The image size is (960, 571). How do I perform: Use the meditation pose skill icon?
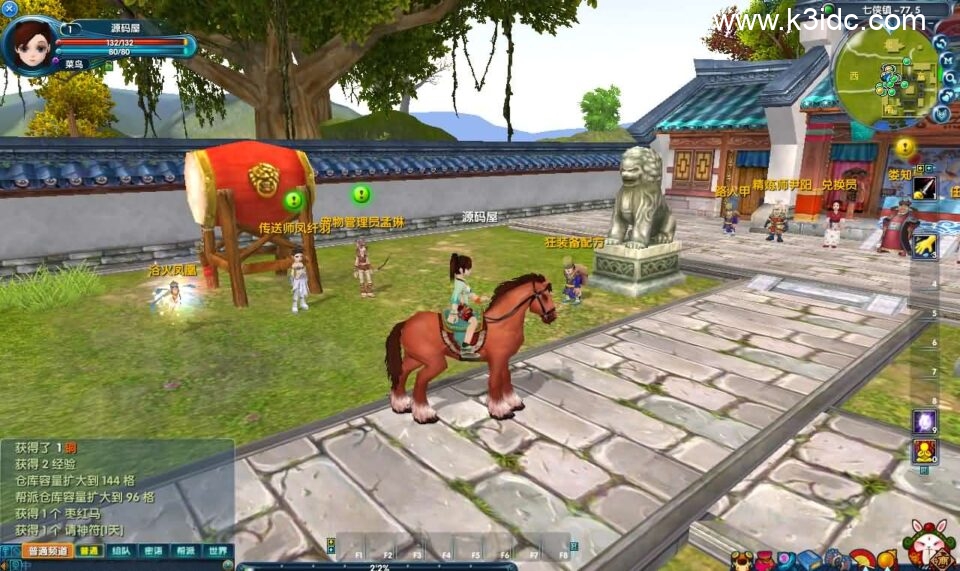point(924,452)
